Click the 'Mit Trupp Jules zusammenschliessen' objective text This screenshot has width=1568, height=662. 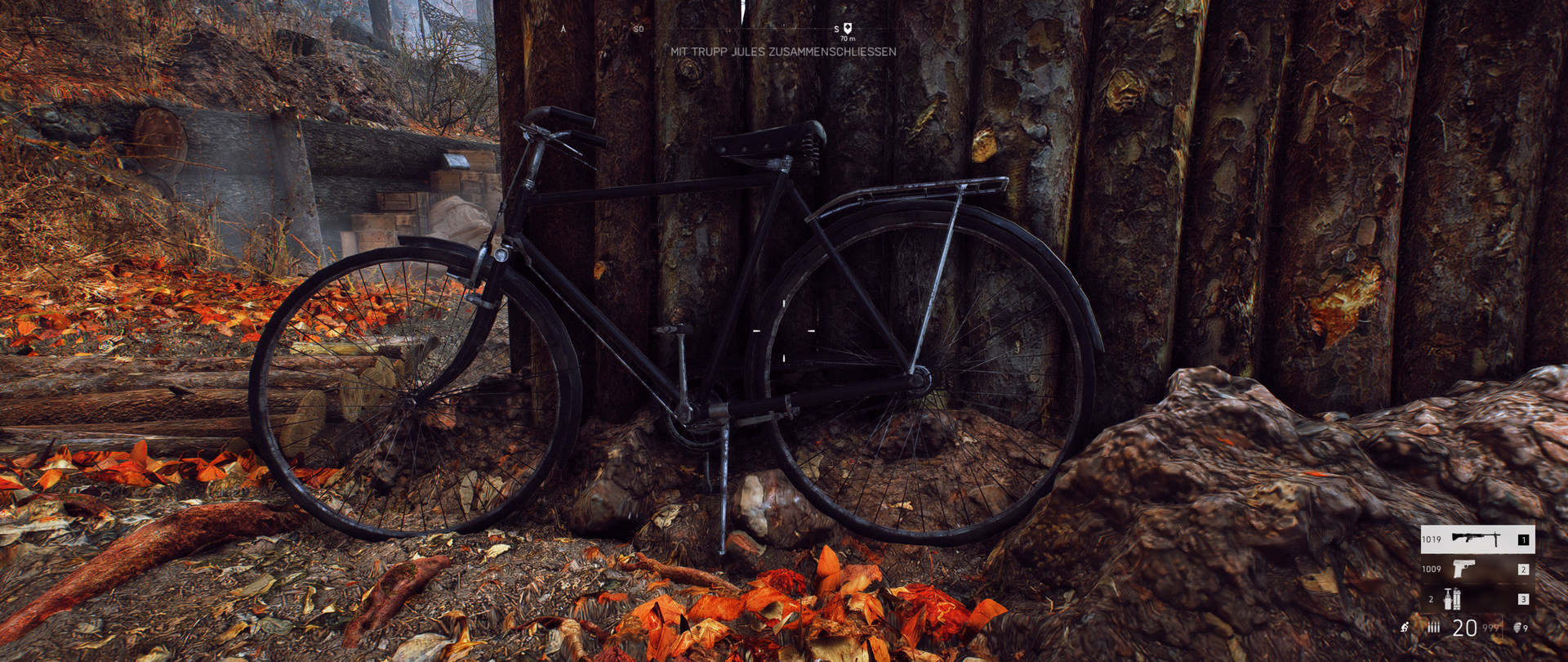(x=783, y=51)
